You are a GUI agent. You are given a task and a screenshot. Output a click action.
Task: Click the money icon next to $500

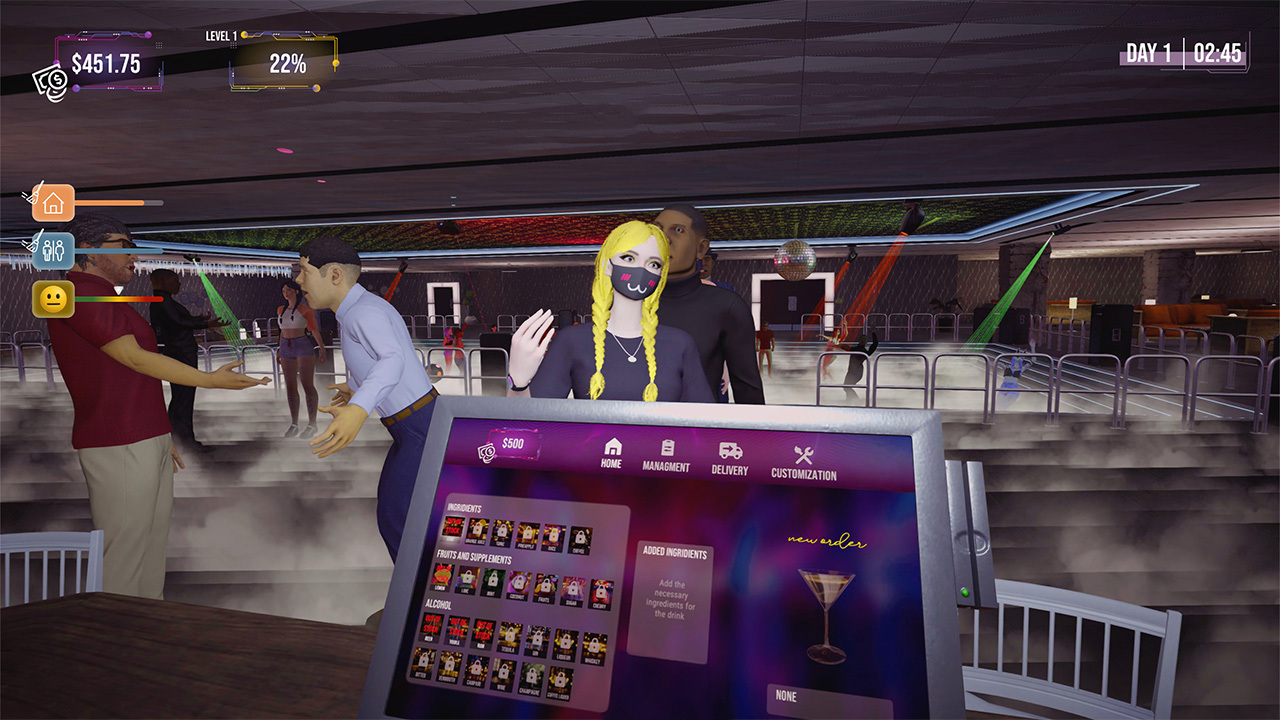tap(486, 451)
